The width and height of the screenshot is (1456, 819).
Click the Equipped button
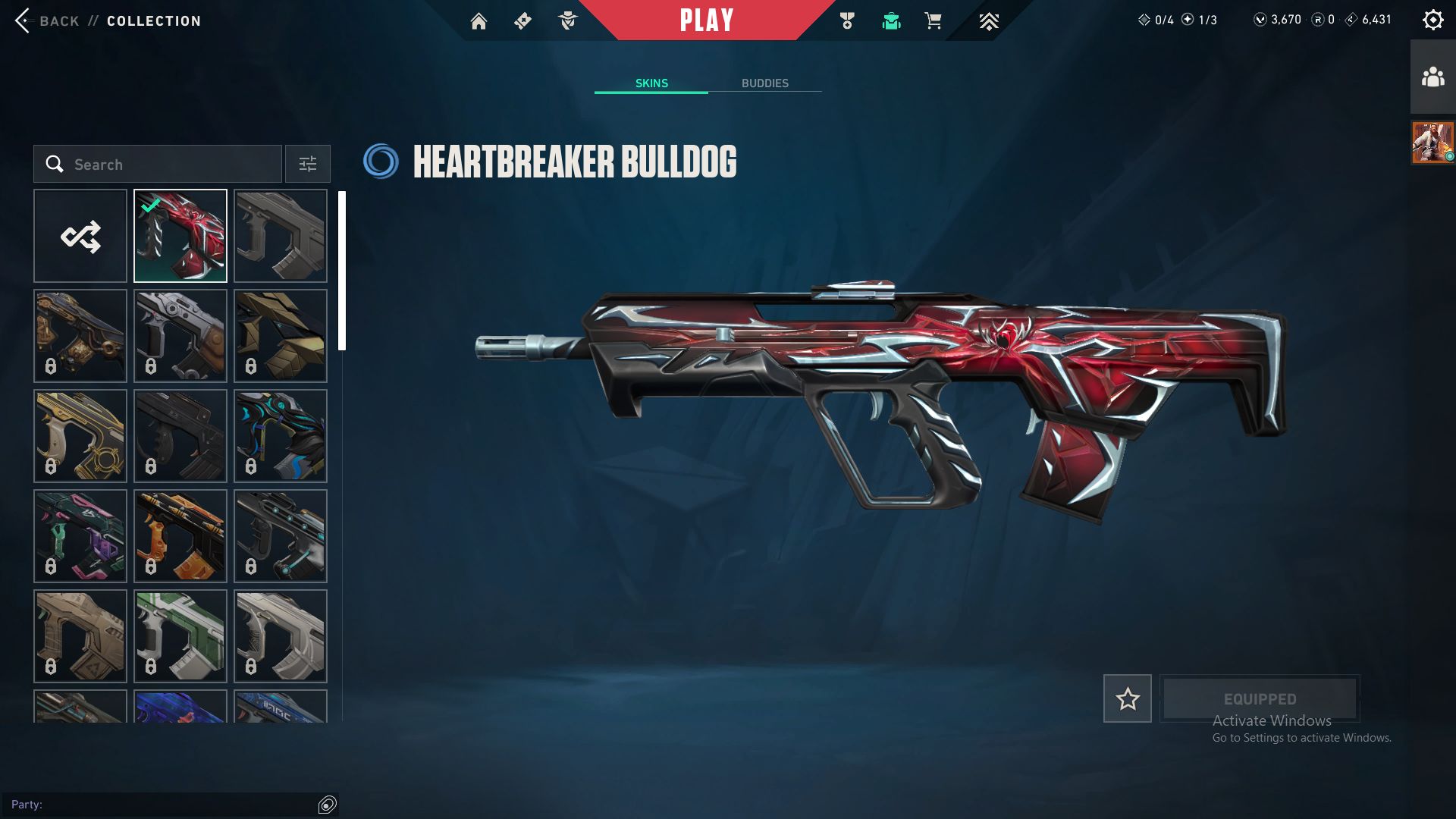coord(1260,698)
